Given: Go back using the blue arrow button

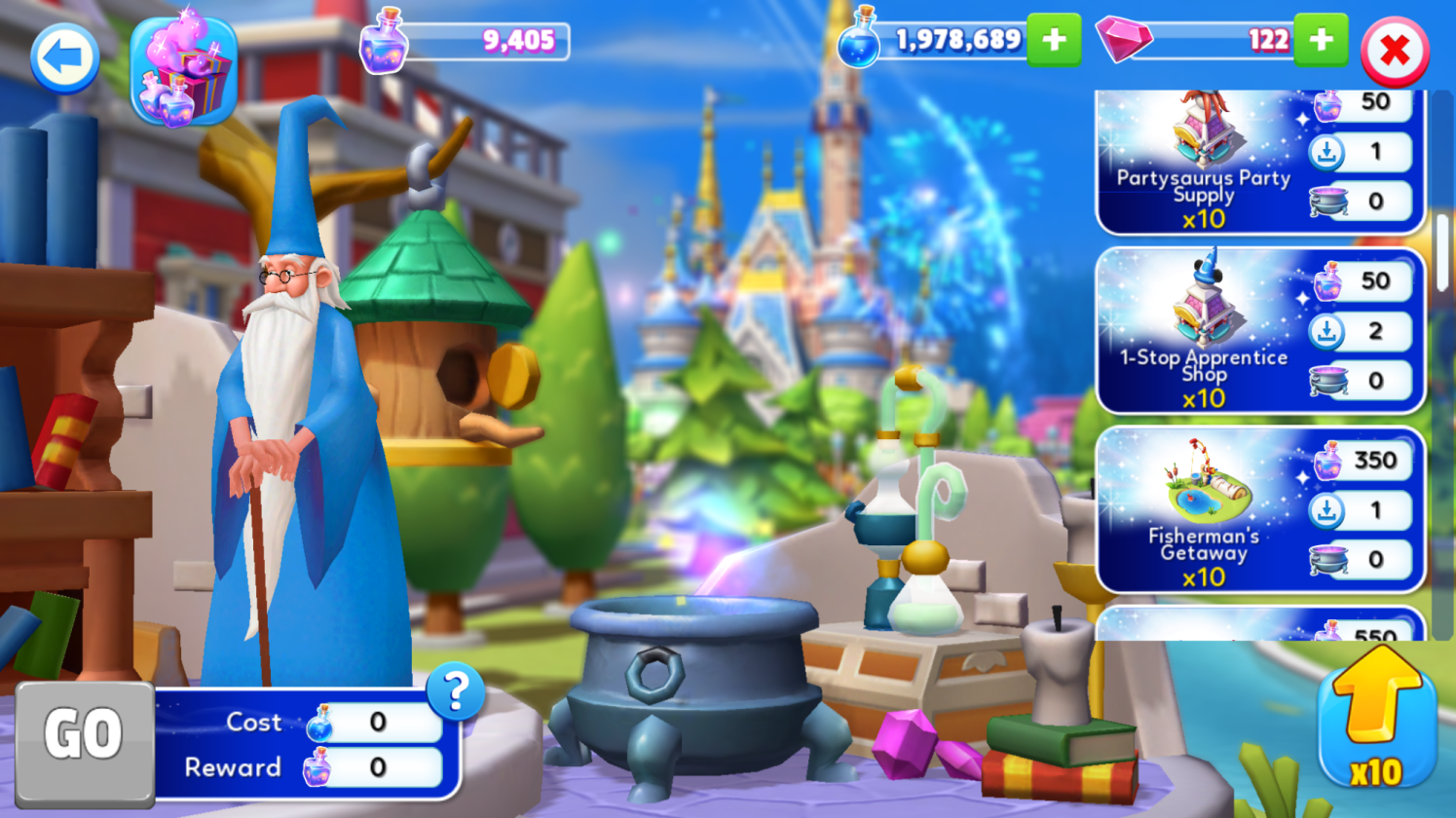Looking at the screenshot, I should coord(65,57).
